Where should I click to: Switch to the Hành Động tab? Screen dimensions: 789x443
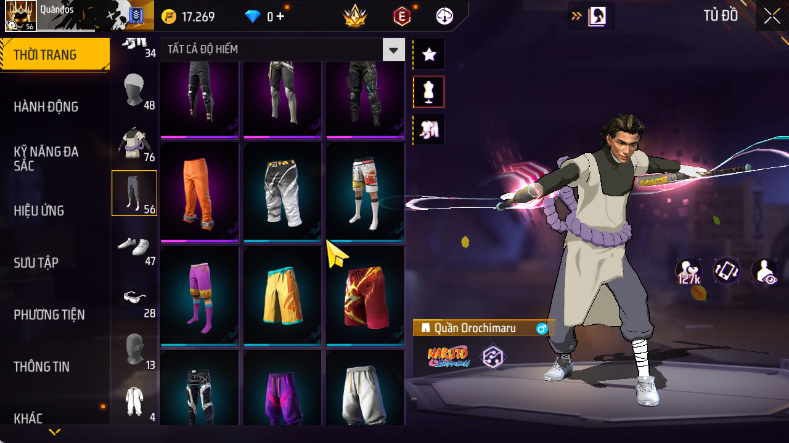(46, 107)
